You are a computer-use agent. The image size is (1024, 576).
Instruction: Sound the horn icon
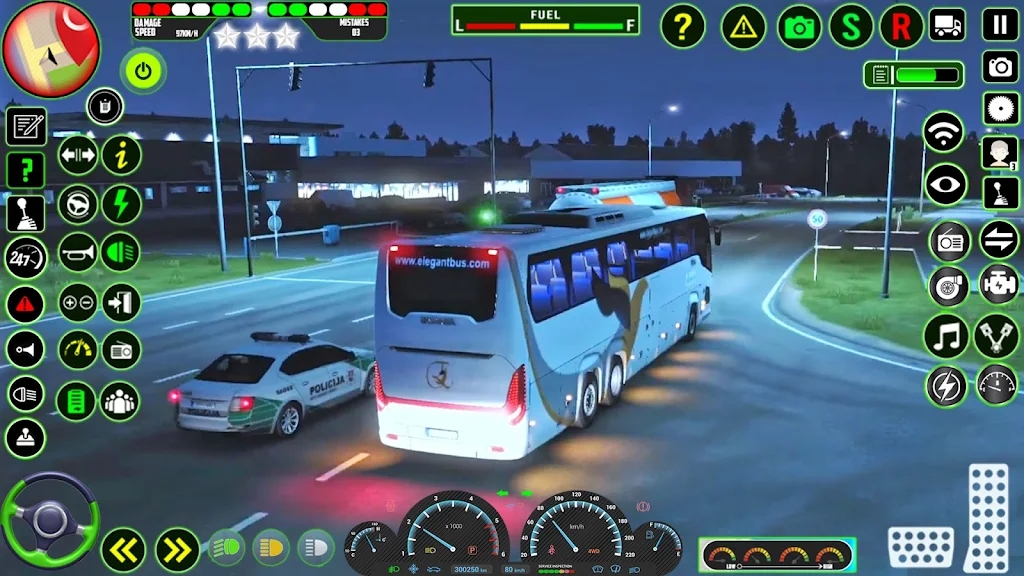77,253
